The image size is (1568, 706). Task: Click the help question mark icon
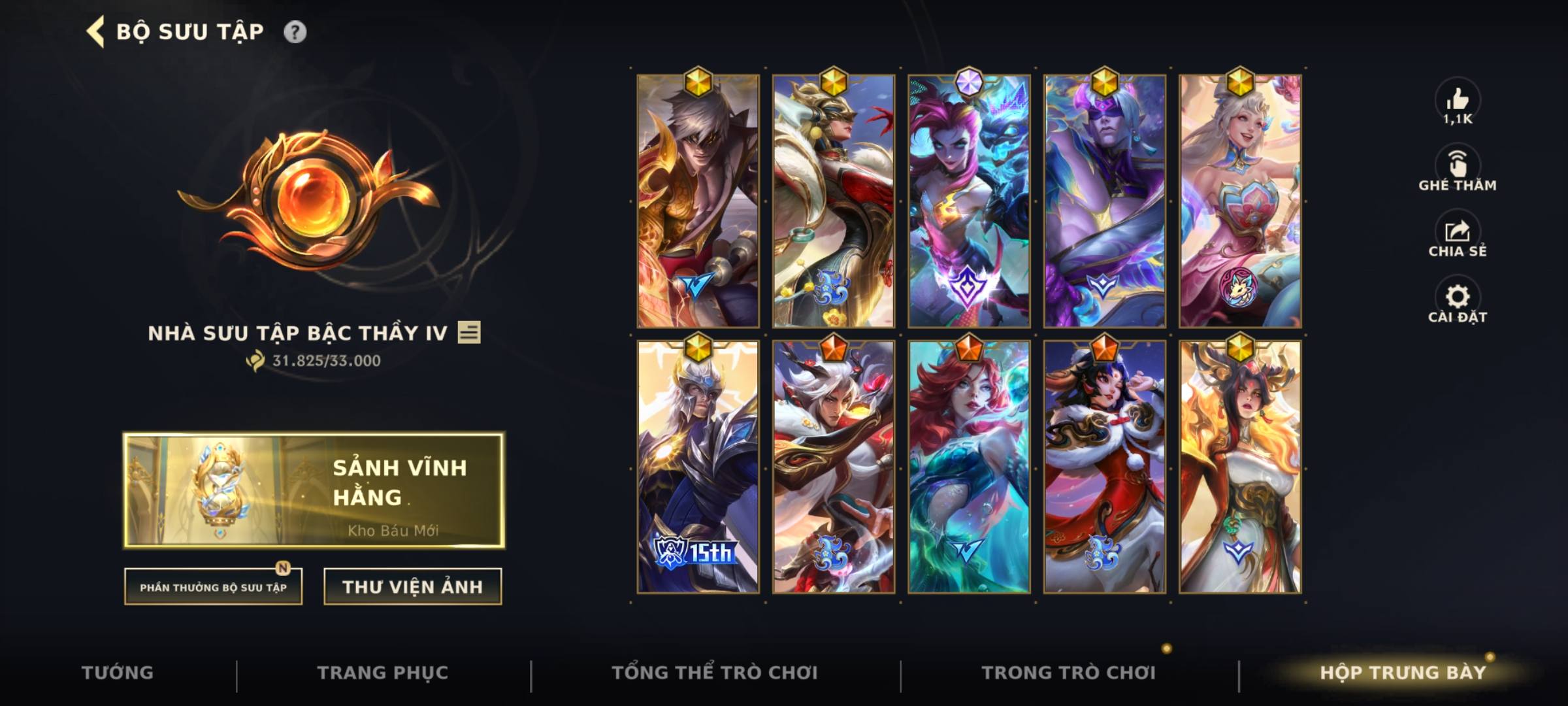coord(296,30)
